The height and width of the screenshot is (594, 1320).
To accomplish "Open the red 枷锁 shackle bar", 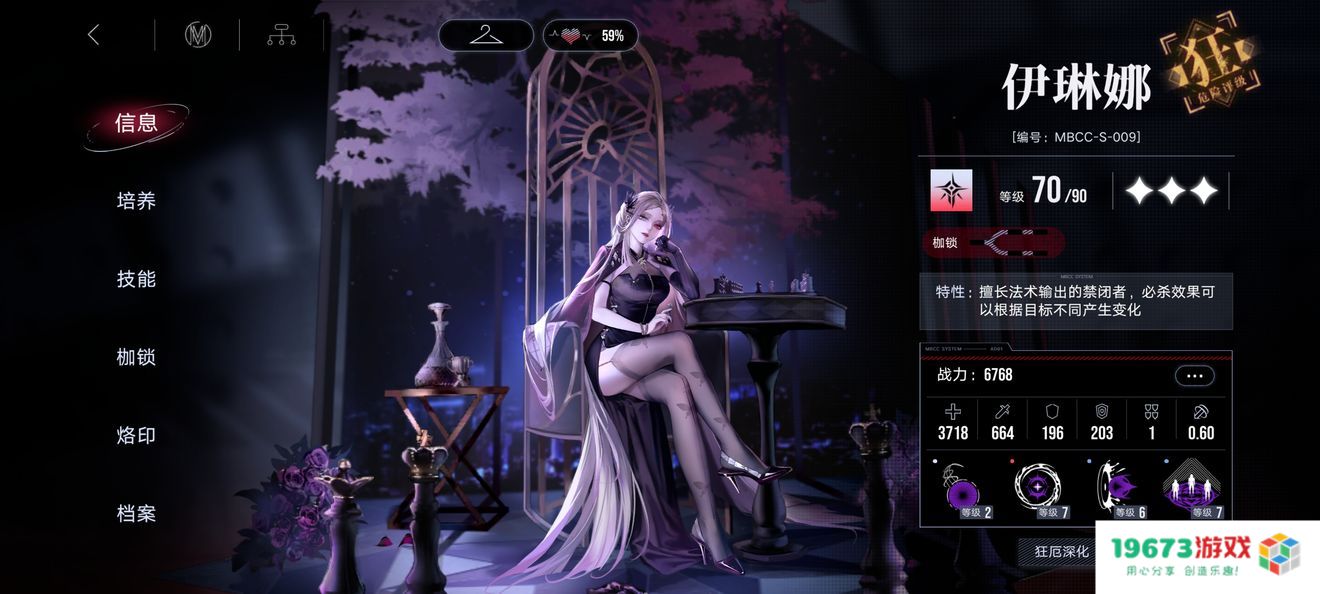I will coord(993,242).
